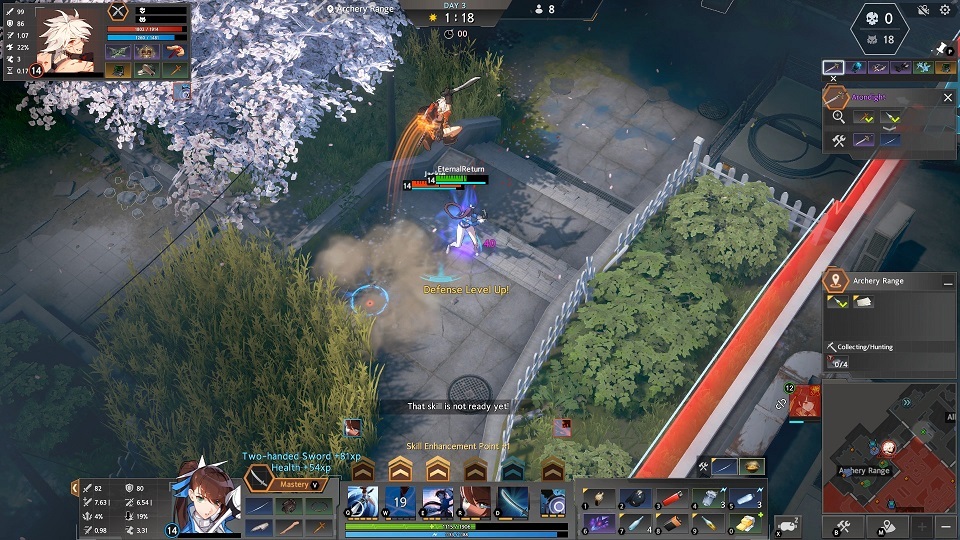Select the purple crystal item in inventory
960x540 pixels.
pos(601,523)
